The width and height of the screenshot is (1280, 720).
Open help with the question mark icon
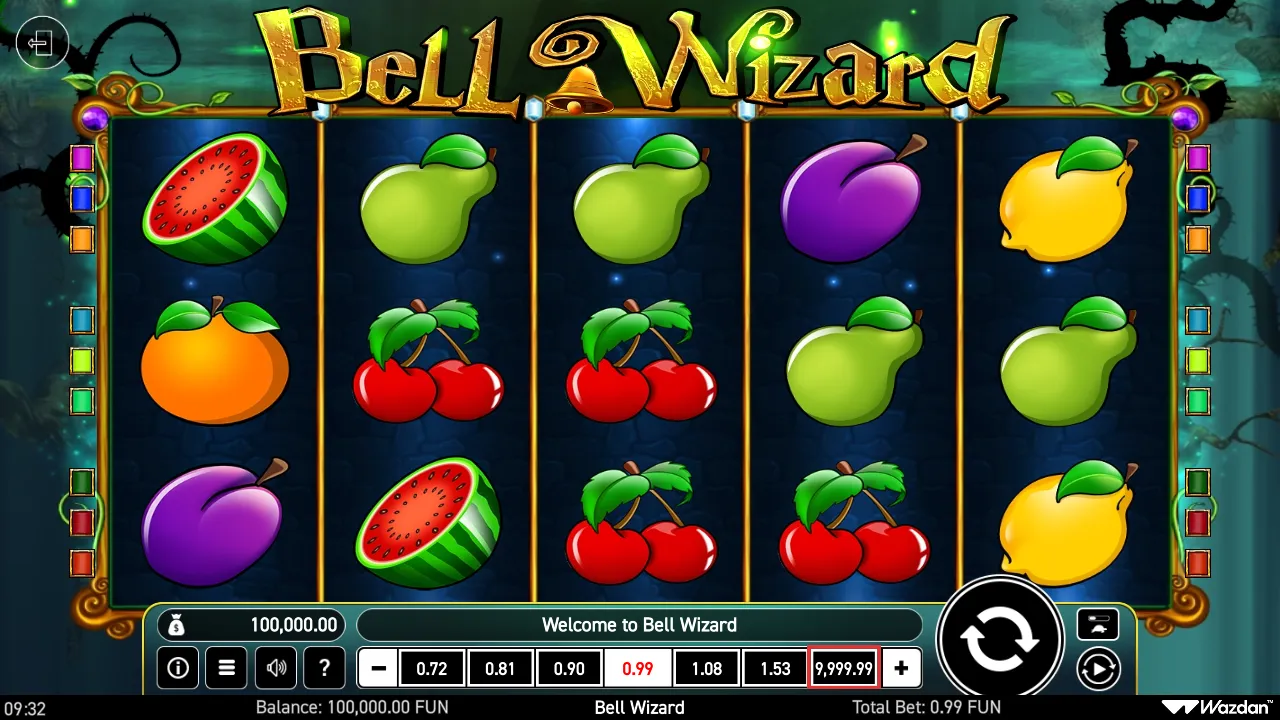324,668
